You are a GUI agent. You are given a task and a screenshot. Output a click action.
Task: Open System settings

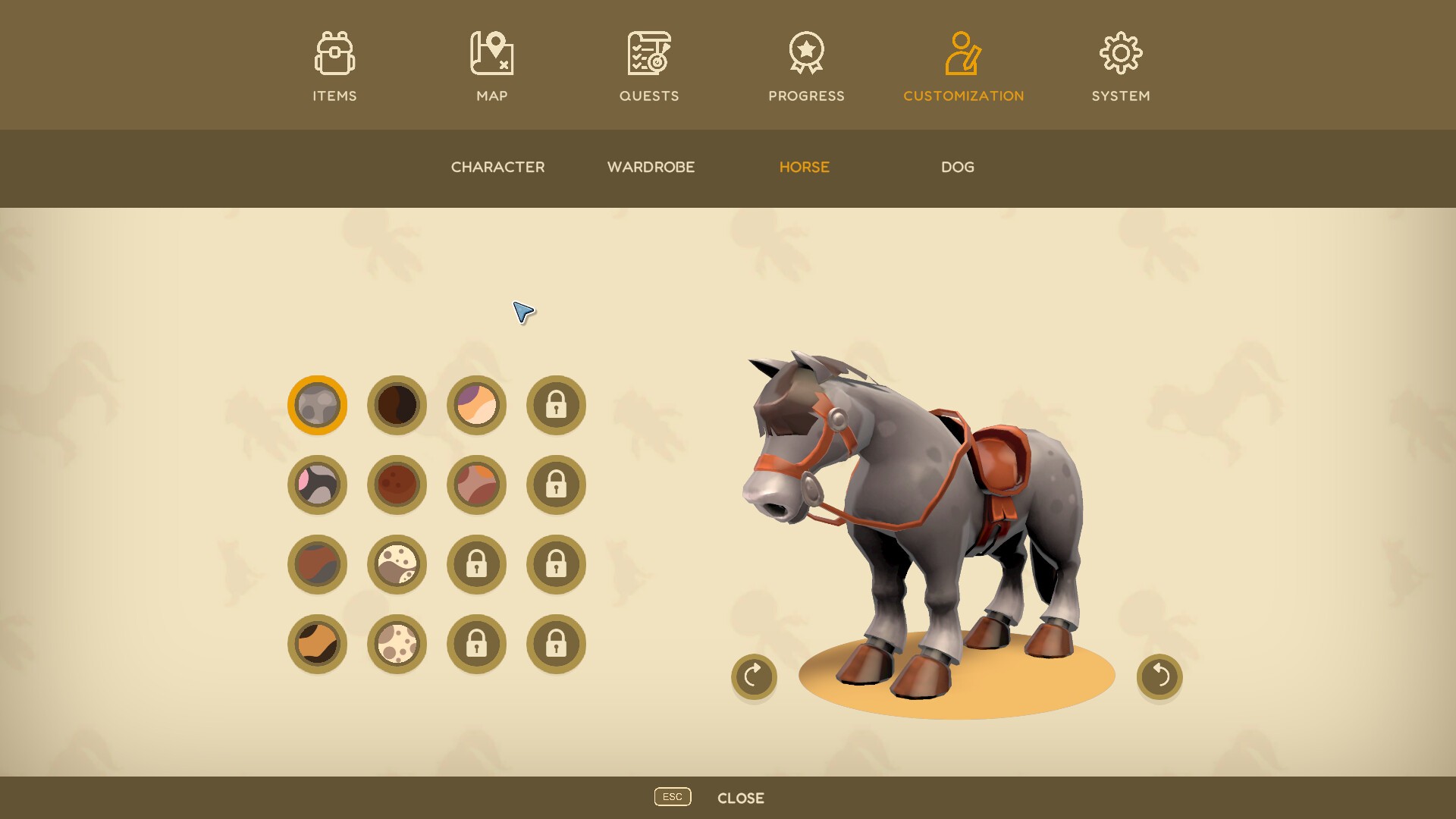tap(1120, 66)
